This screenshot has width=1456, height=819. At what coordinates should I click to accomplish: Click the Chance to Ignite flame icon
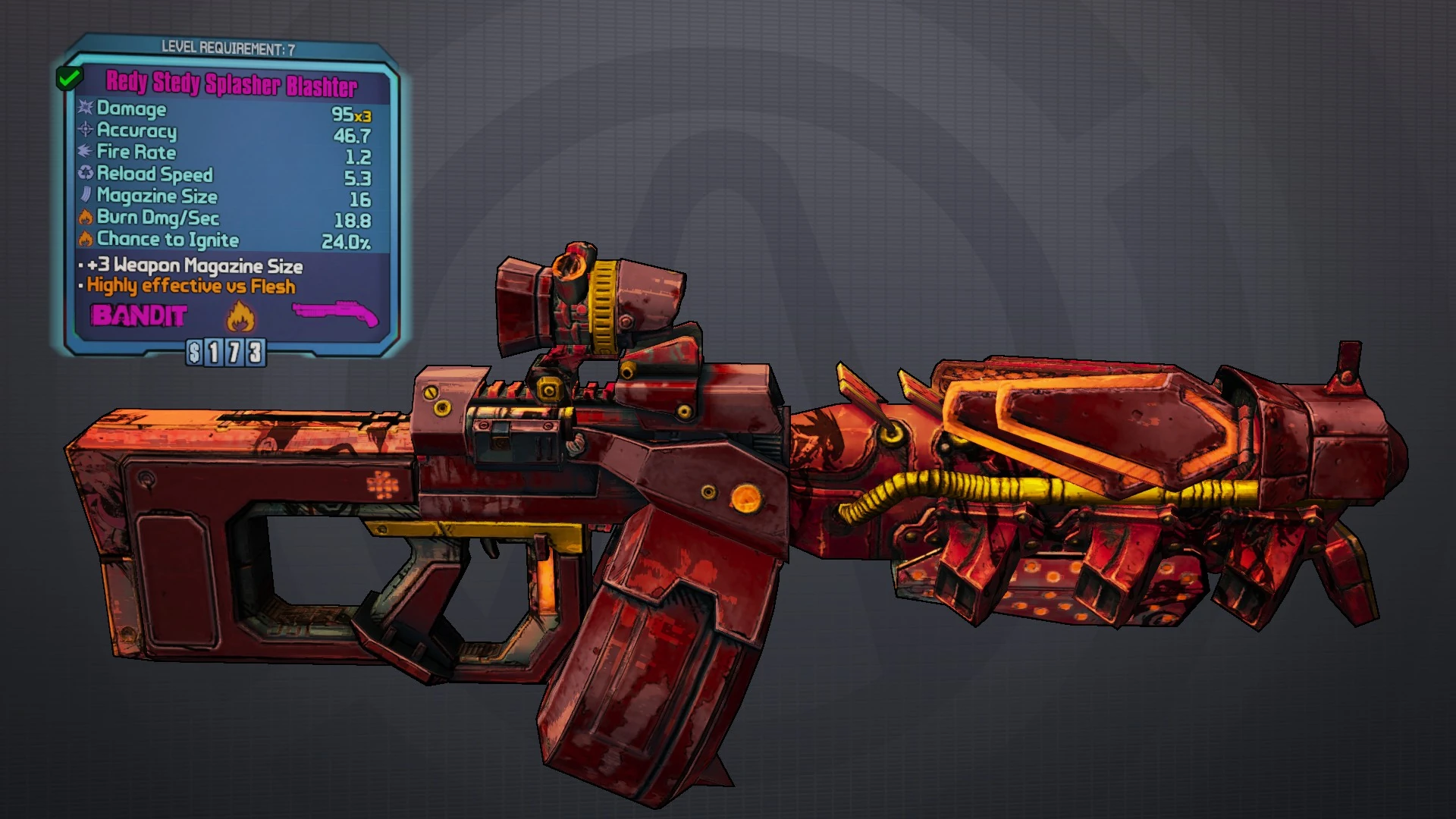(x=85, y=240)
